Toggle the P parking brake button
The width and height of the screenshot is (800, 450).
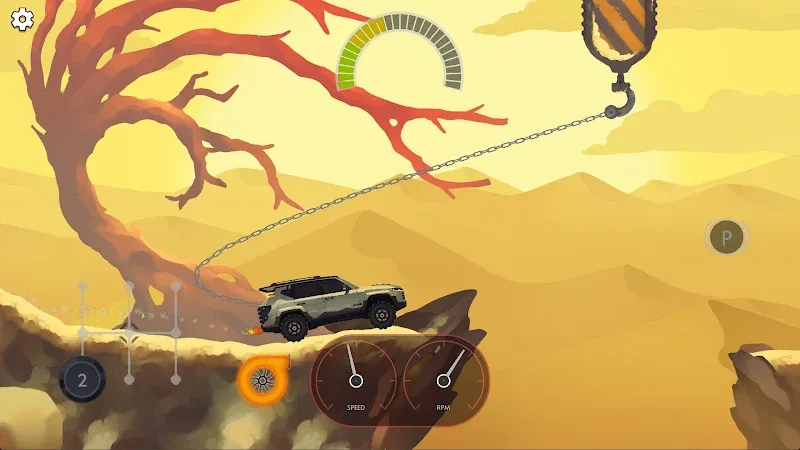(x=727, y=238)
